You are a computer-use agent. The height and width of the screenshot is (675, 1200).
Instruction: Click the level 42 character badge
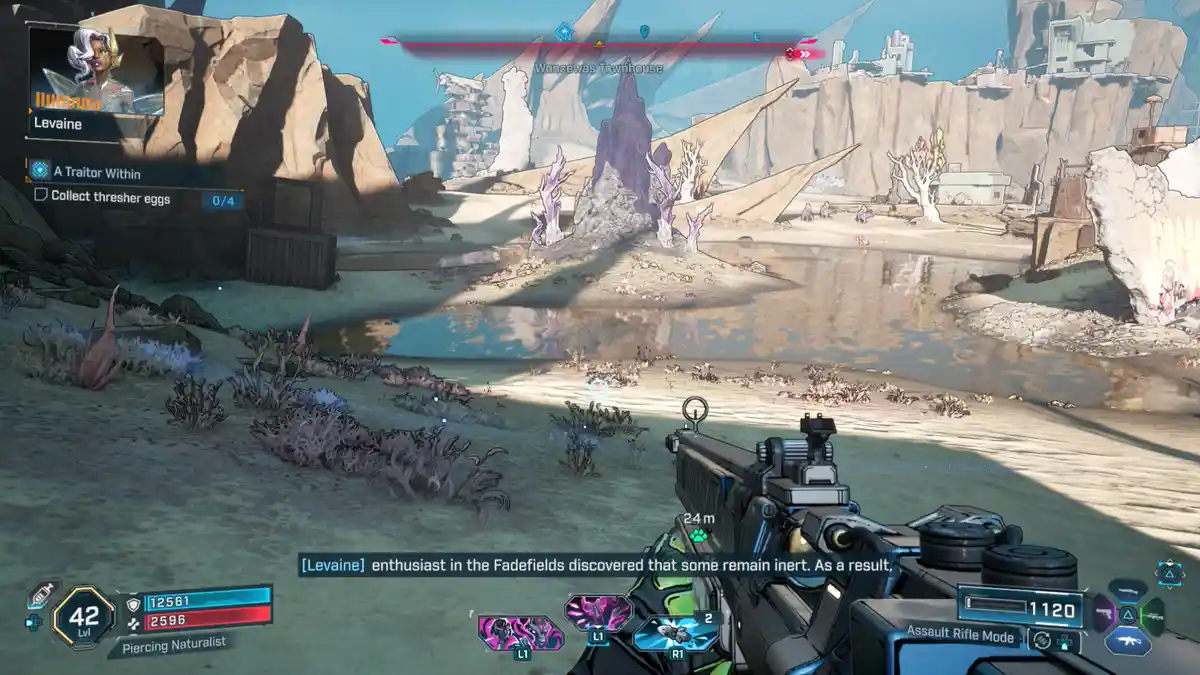tap(83, 616)
